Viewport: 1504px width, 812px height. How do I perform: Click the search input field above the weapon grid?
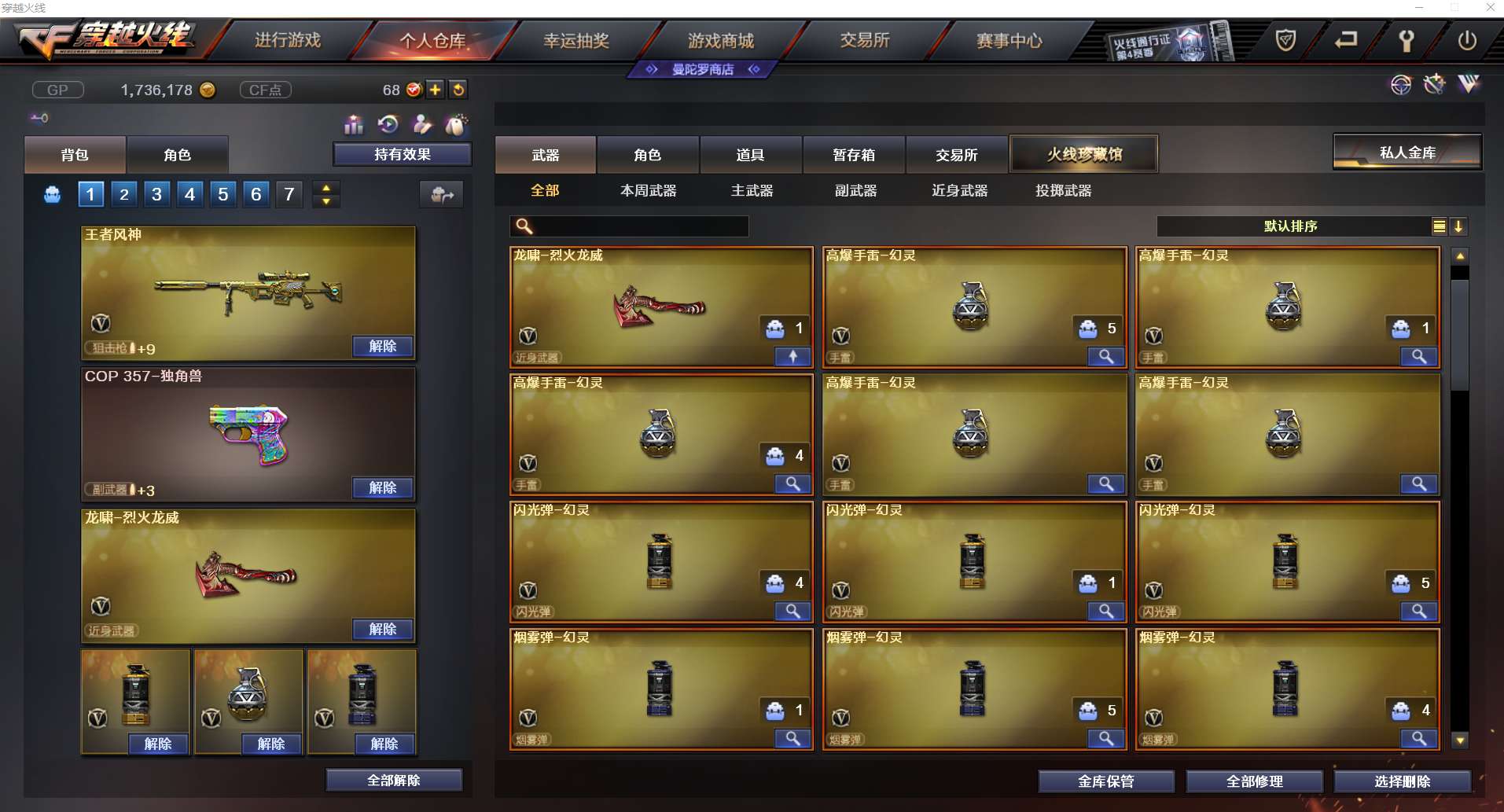click(x=629, y=226)
